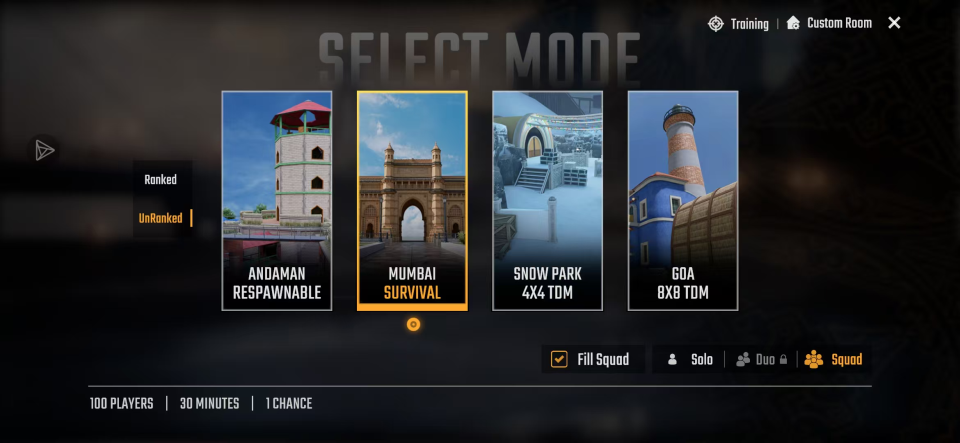Open the Training mode
Image resolution: width=960 pixels, height=443 pixels.
[x=739, y=23]
